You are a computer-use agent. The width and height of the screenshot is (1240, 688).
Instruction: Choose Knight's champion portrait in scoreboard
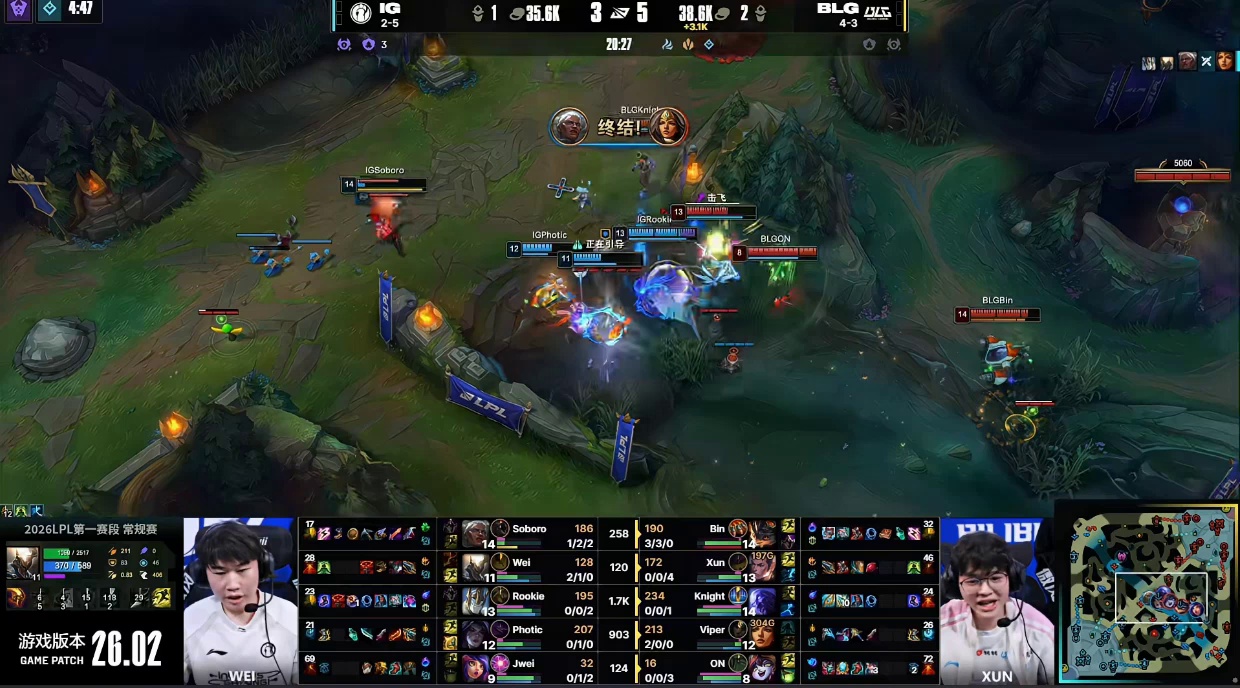click(761, 601)
